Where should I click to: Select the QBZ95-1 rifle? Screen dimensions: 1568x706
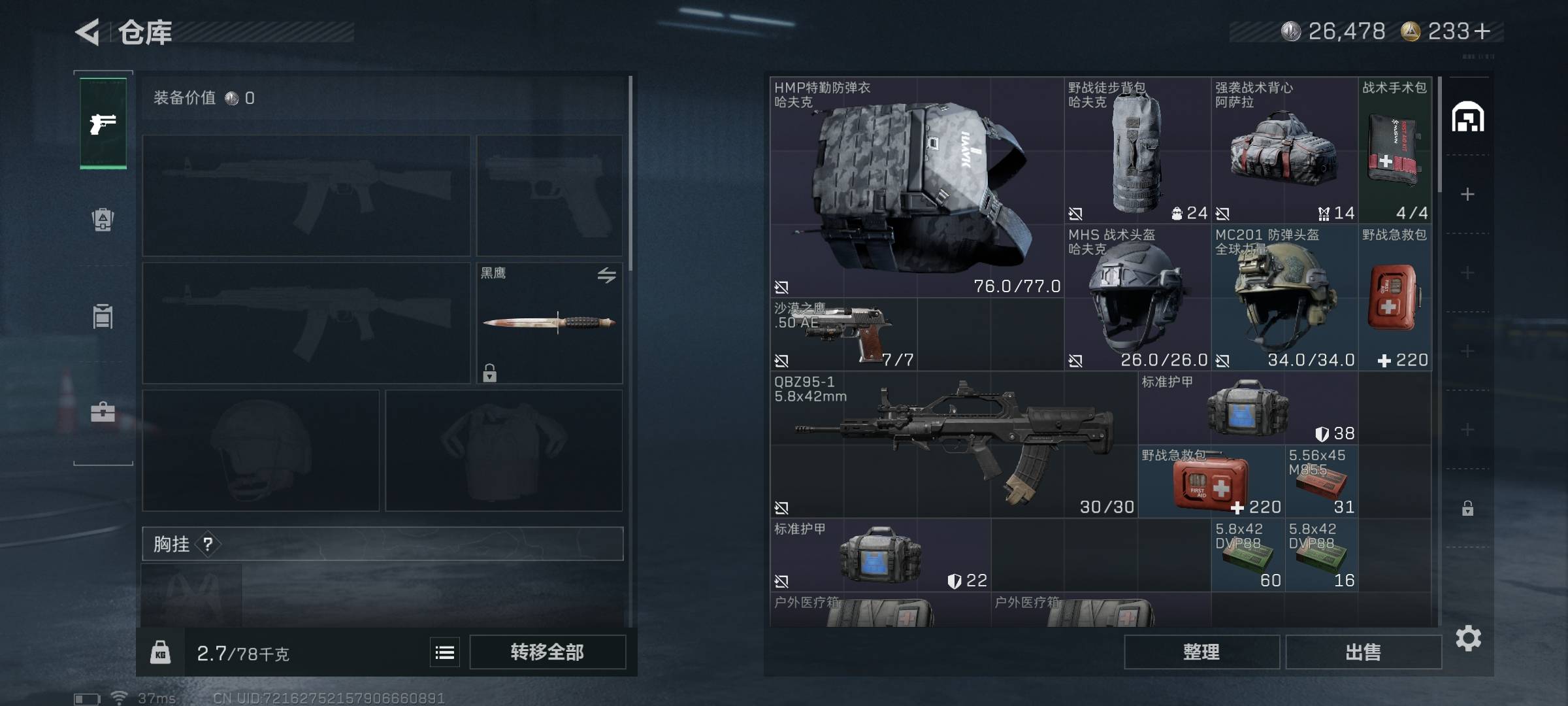pos(953,445)
